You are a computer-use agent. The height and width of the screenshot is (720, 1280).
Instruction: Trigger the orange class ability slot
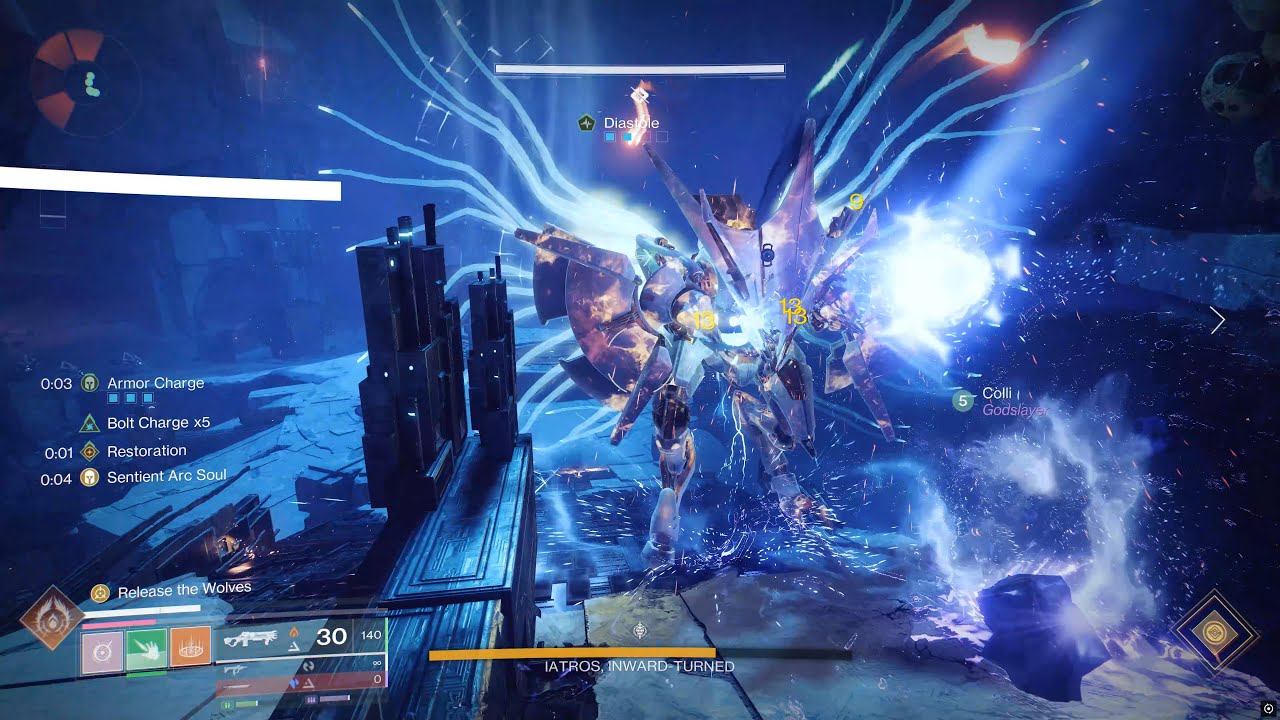(x=190, y=650)
